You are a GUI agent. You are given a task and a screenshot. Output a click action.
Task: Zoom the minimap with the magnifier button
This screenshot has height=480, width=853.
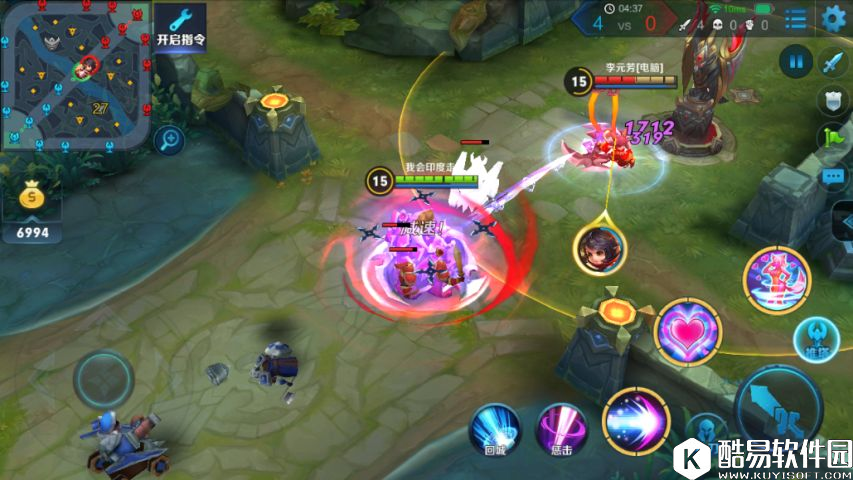coord(169,139)
